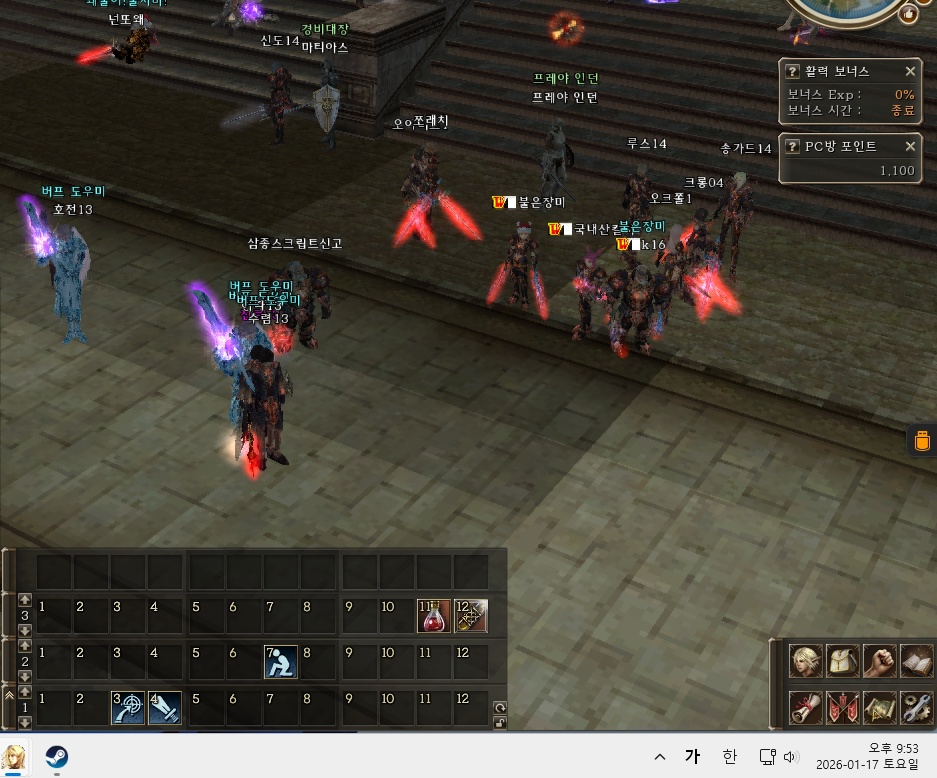
Task: Open the fist actions menu icon
Action: click(x=879, y=661)
